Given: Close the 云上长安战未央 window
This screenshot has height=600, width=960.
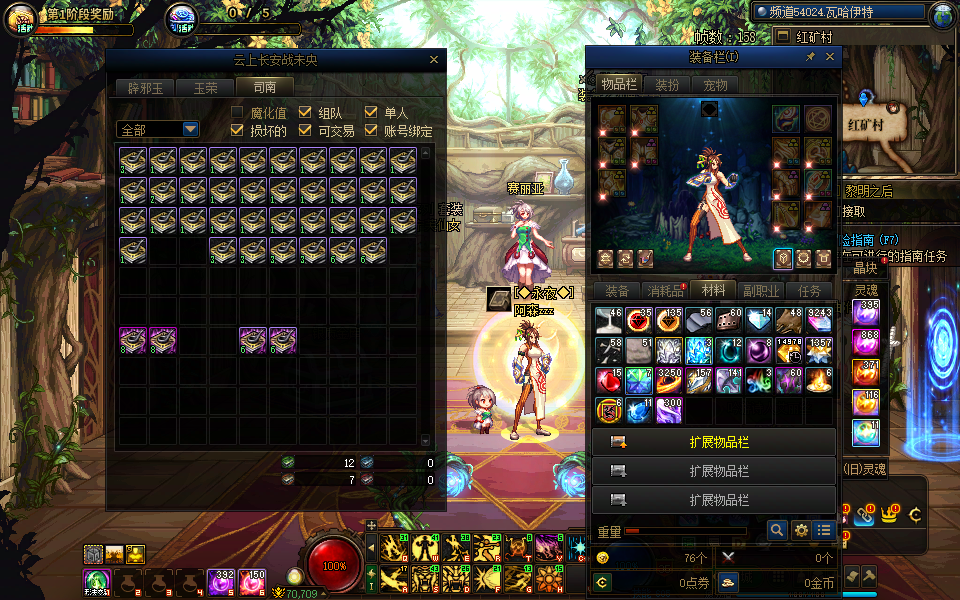Looking at the screenshot, I should pos(433,60).
